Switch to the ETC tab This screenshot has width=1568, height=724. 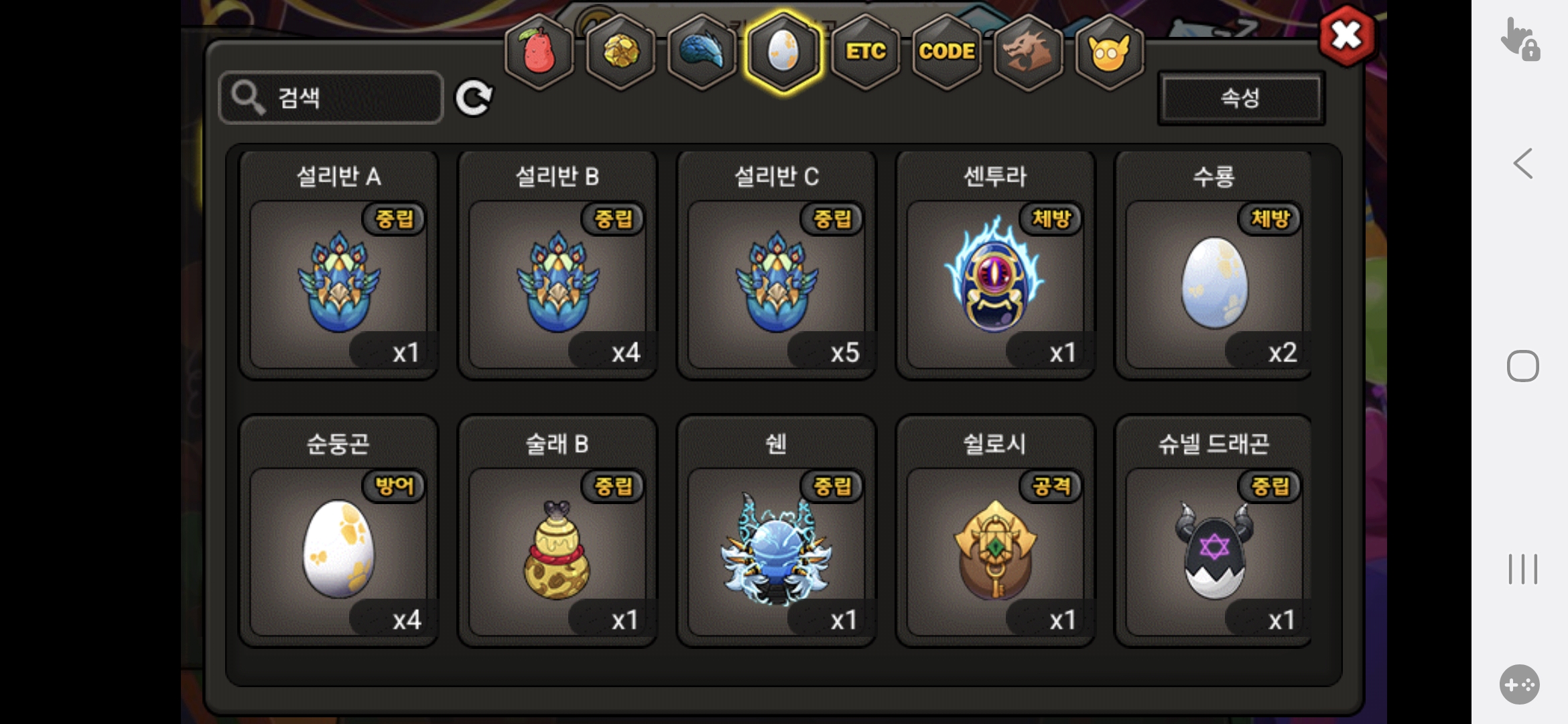(x=865, y=52)
